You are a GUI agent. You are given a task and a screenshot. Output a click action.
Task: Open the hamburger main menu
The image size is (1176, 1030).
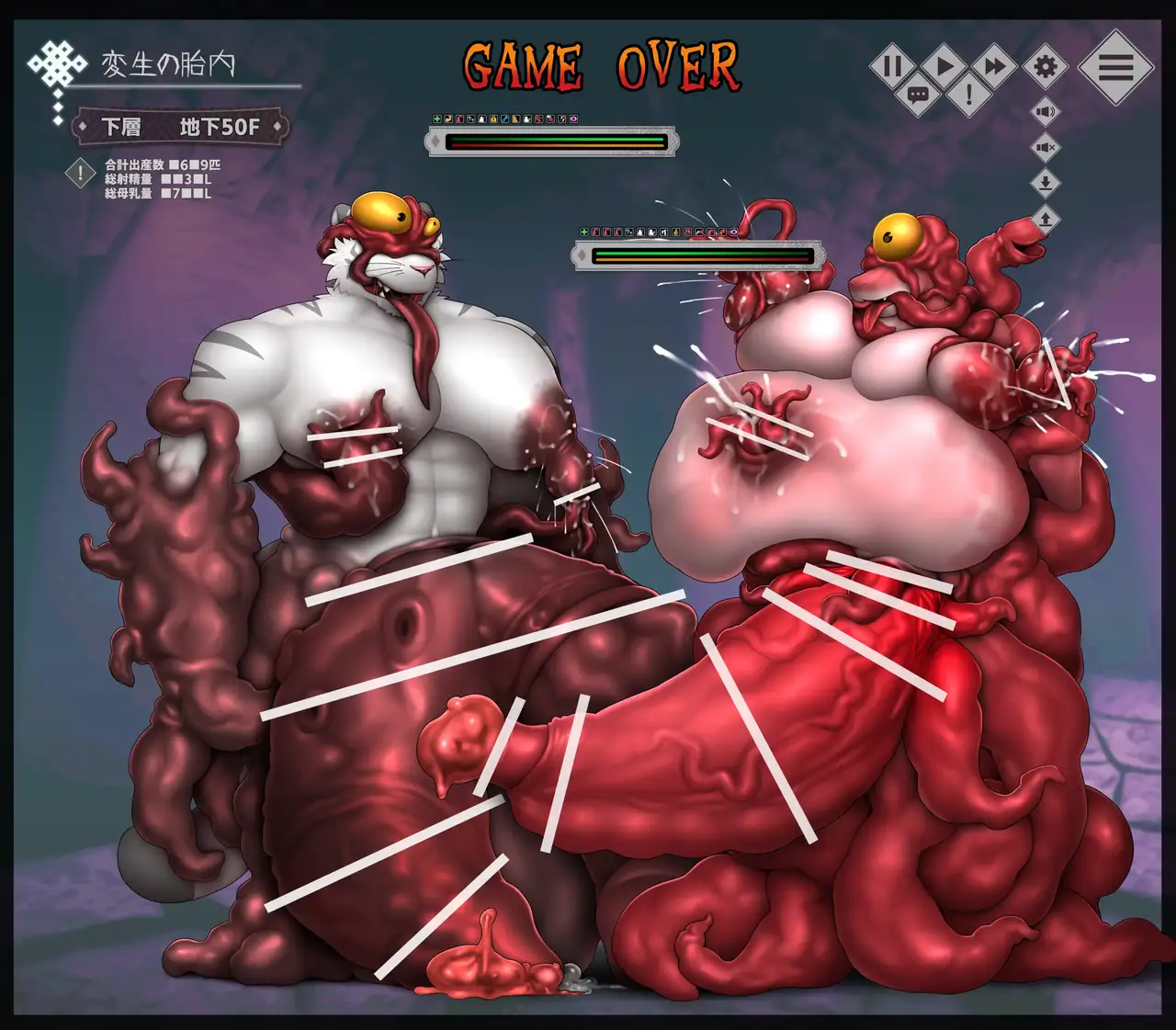(1115, 67)
